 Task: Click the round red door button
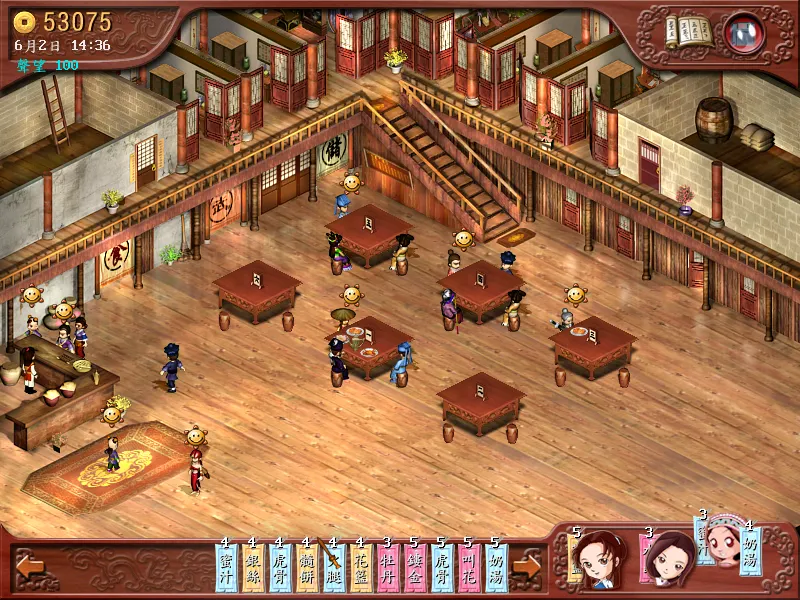(x=743, y=32)
